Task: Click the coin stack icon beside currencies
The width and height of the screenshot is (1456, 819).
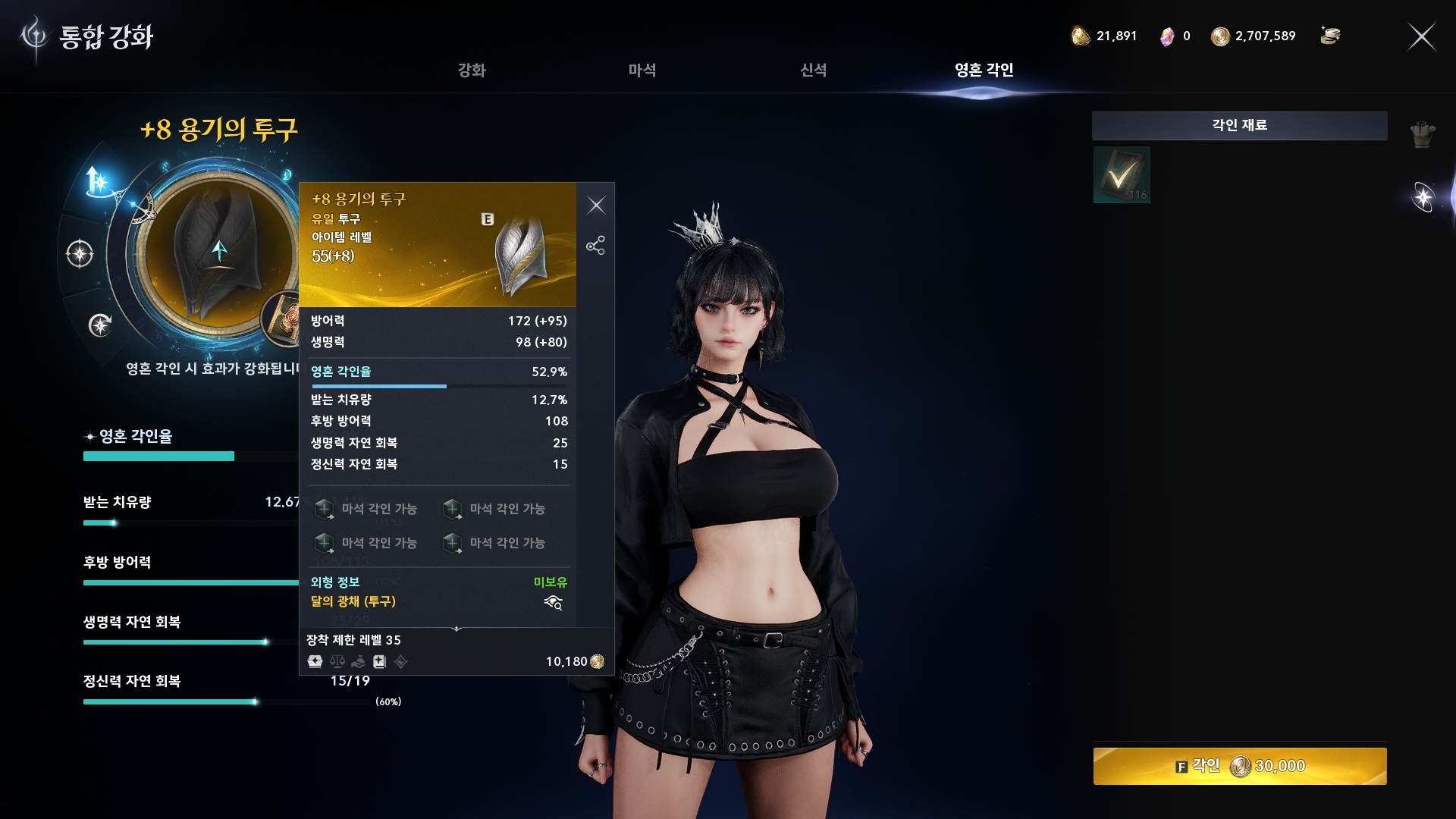Action: coord(1329,36)
